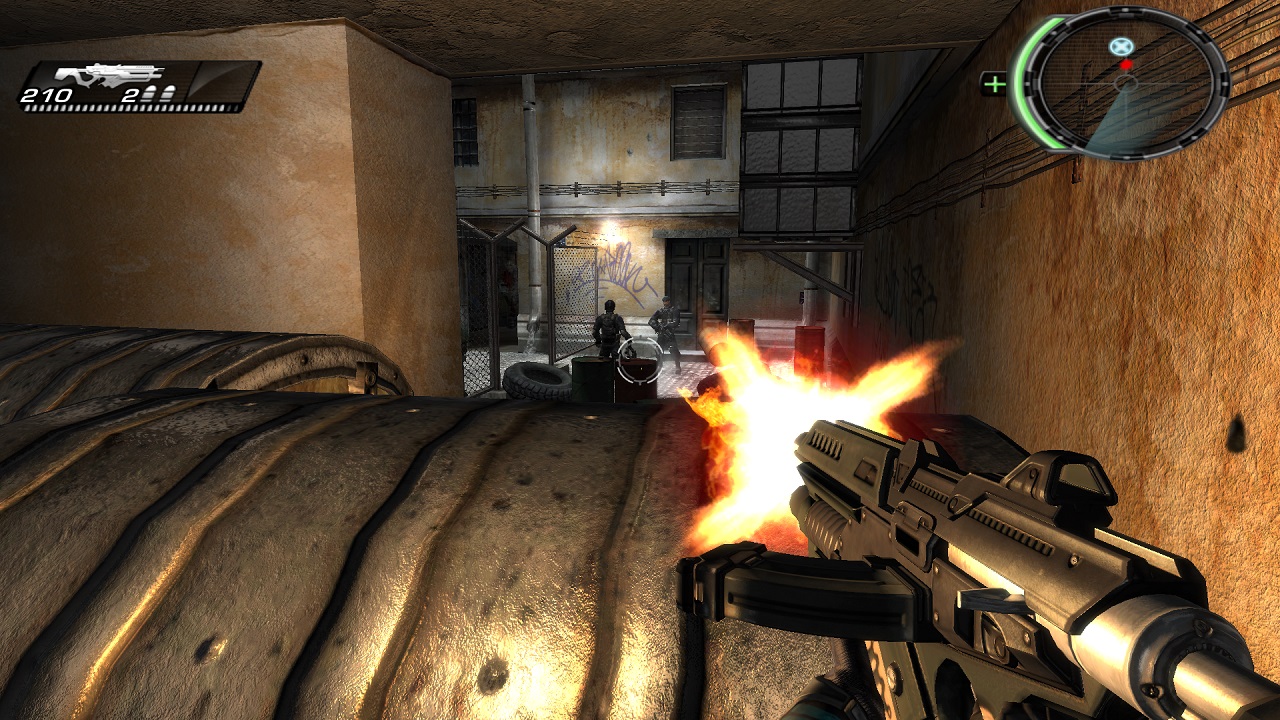Click the green health plus icon
The width and height of the screenshot is (1280, 720).
pyautogui.click(x=994, y=84)
